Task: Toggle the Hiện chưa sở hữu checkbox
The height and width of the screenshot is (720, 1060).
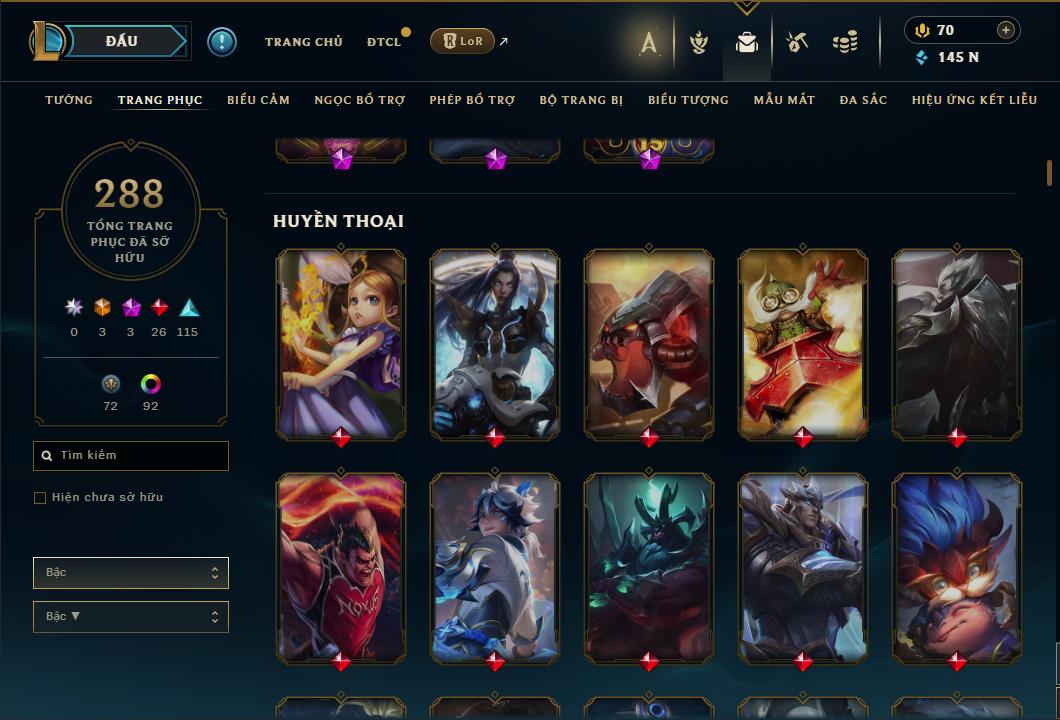Action: click(x=40, y=498)
